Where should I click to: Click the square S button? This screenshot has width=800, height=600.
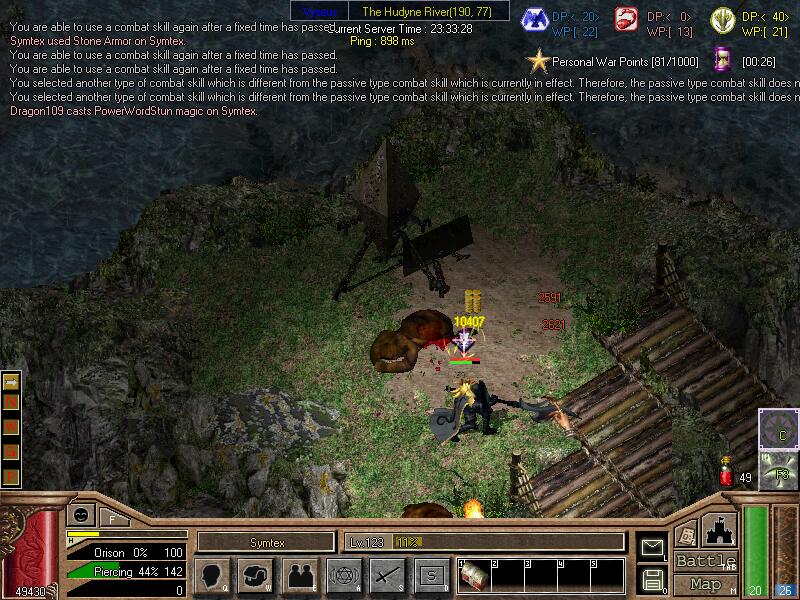tap(430, 575)
